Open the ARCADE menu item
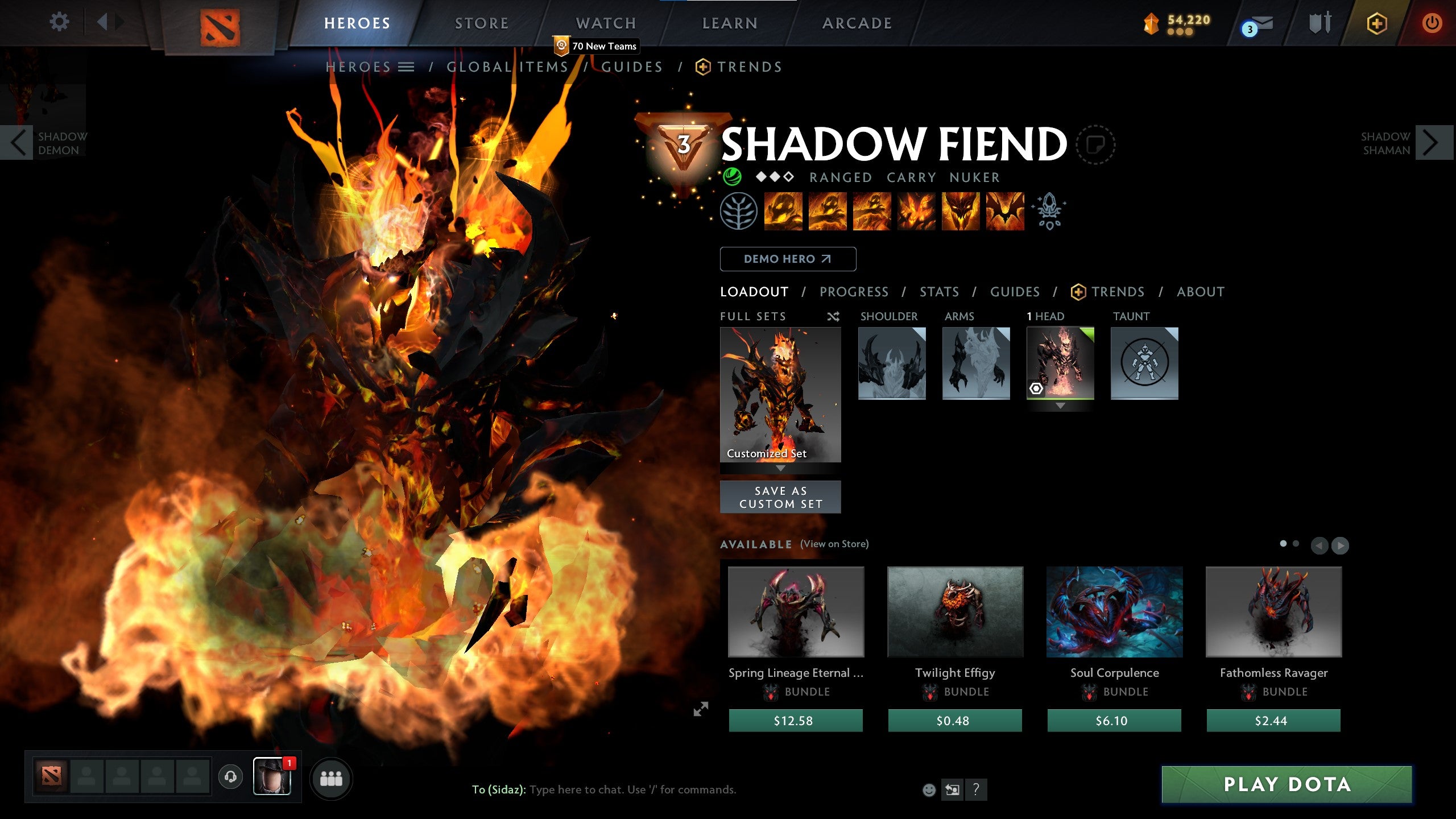Image resolution: width=1456 pixels, height=819 pixels. (x=856, y=23)
